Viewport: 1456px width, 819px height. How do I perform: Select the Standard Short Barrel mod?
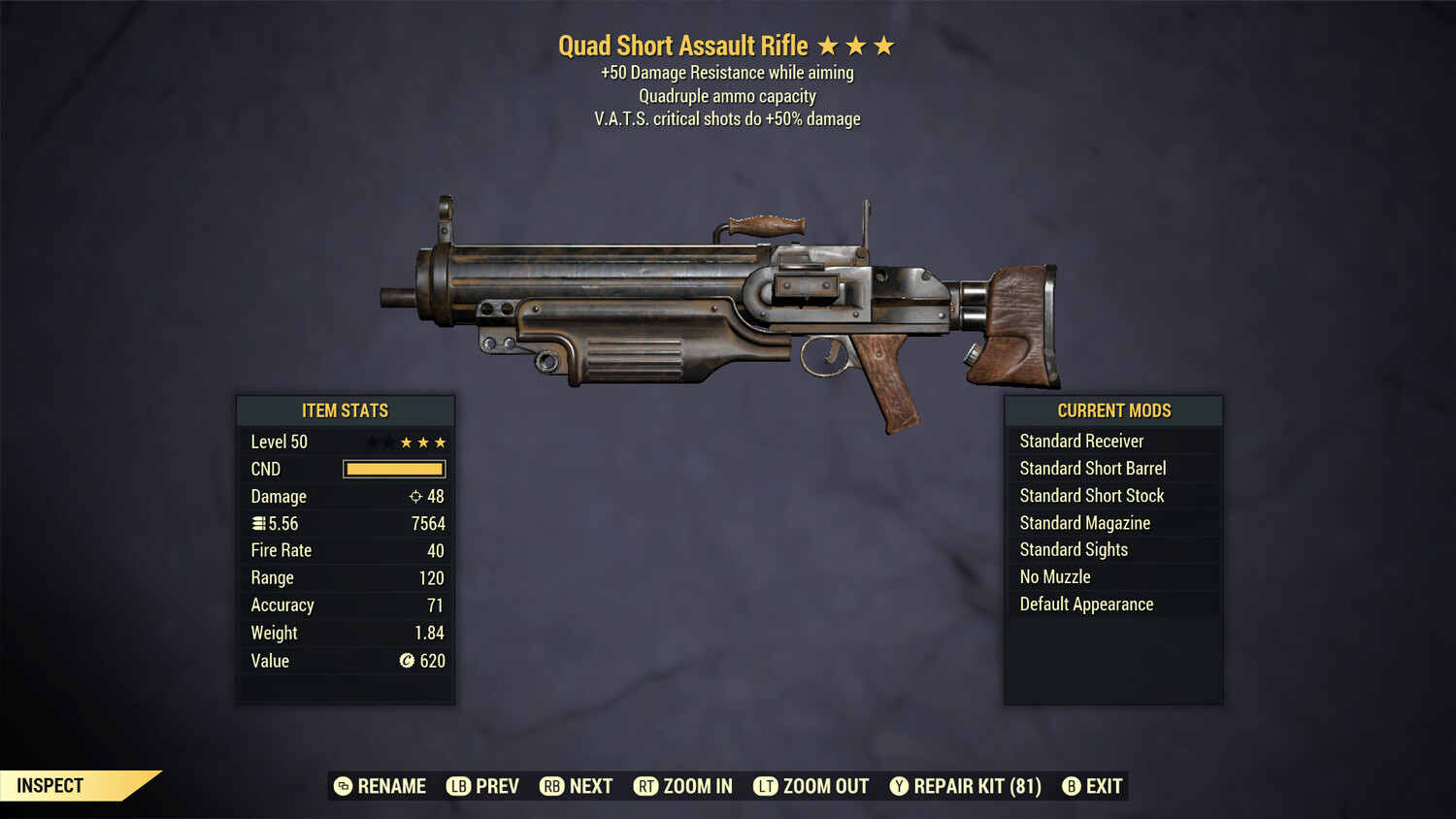coord(1092,468)
